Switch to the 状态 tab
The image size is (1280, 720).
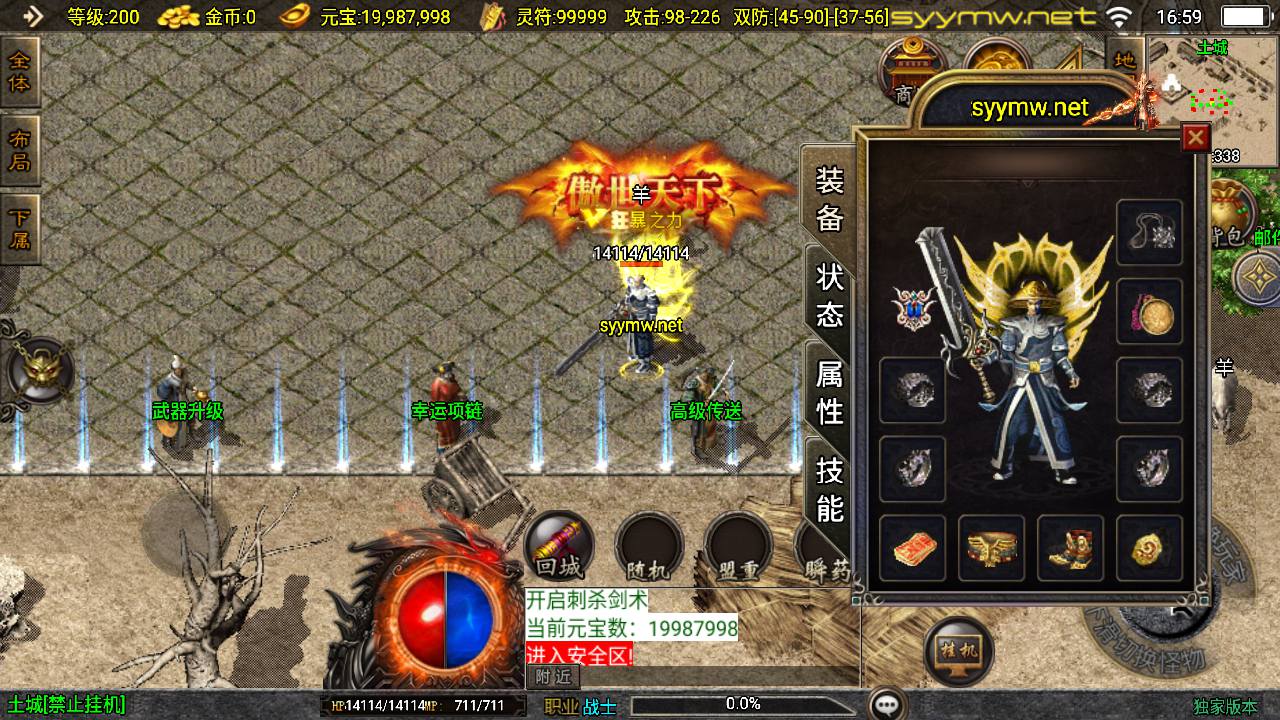coord(830,295)
